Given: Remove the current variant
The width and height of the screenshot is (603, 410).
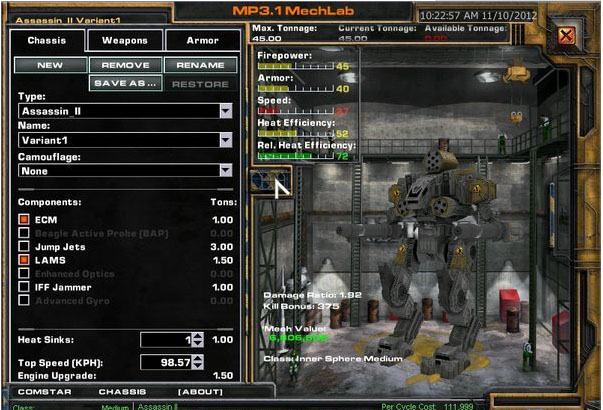Looking at the screenshot, I should pos(125,65).
